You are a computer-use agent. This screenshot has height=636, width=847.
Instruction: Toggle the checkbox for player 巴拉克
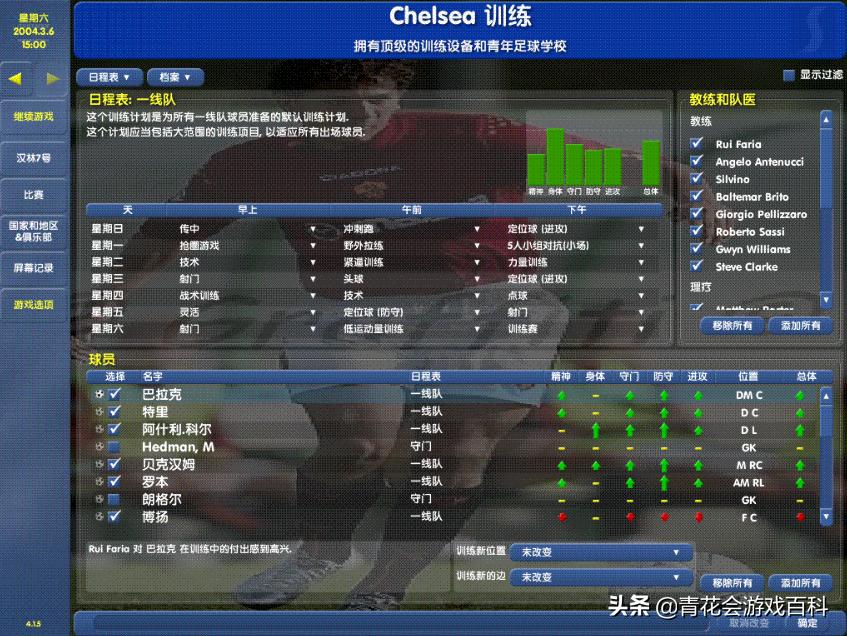(x=114, y=395)
